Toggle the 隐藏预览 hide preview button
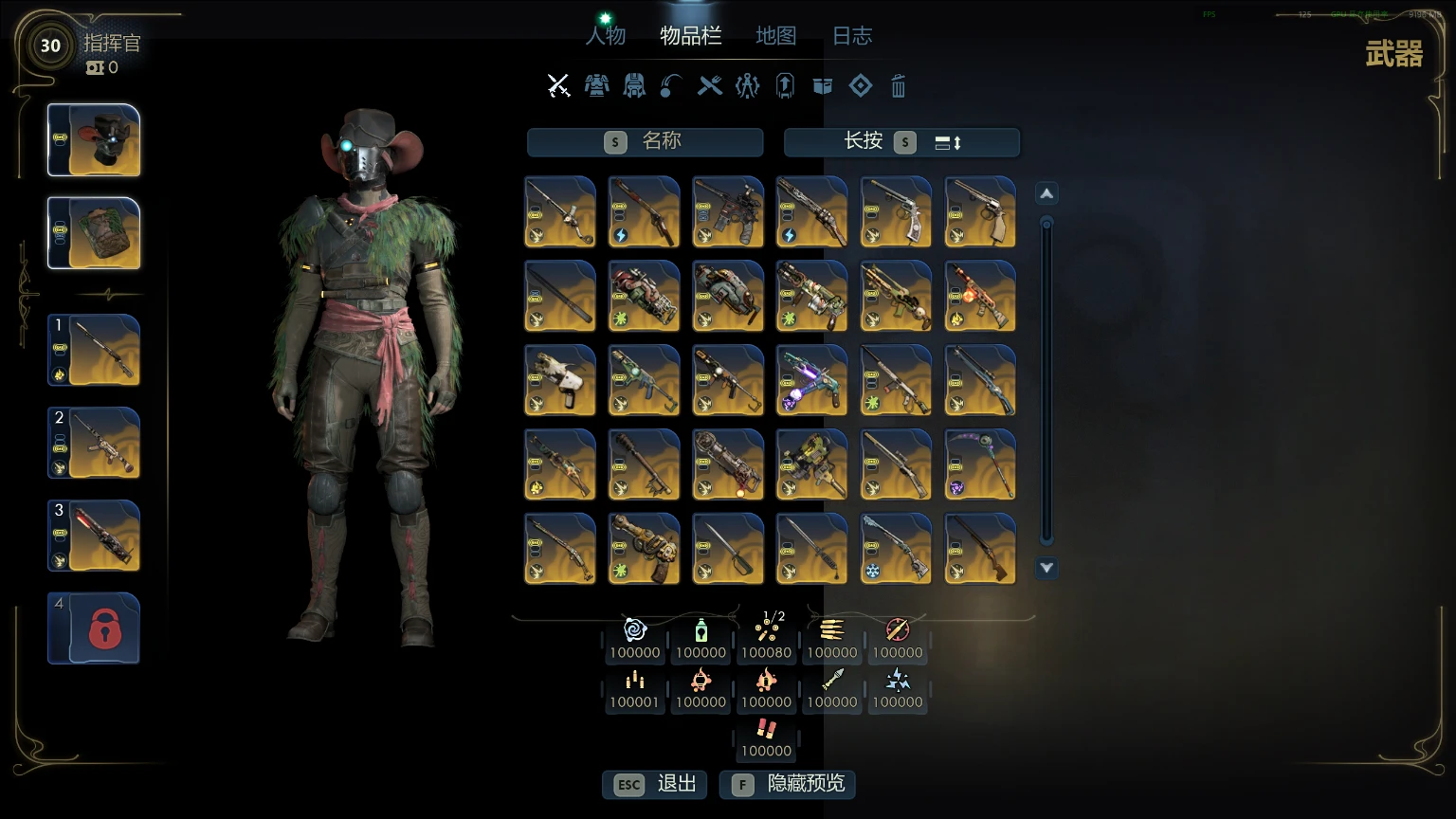The height and width of the screenshot is (819, 1456). click(787, 784)
